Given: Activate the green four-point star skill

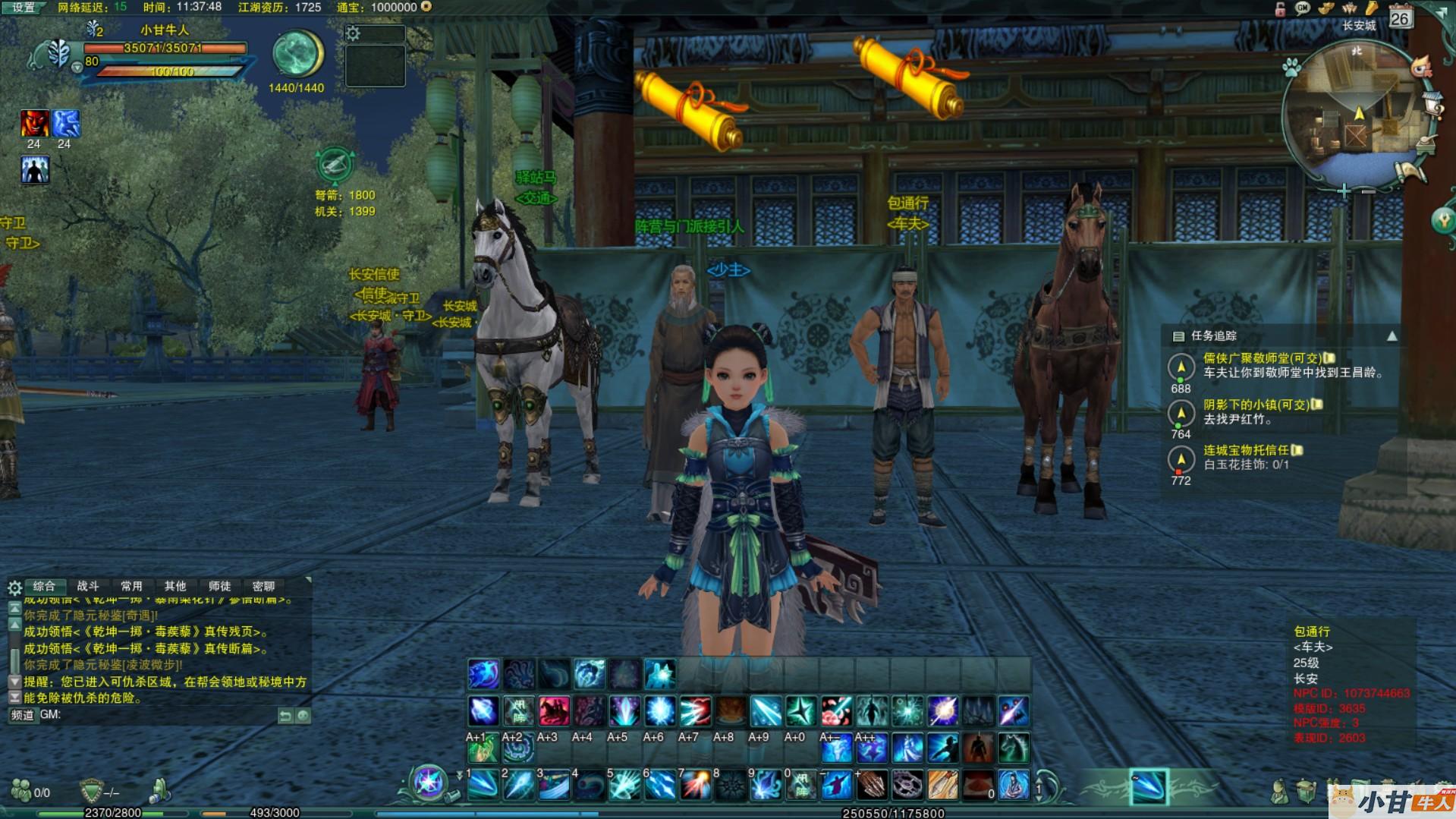Looking at the screenshot, I should pyautogui.click(x=800, y=711).
